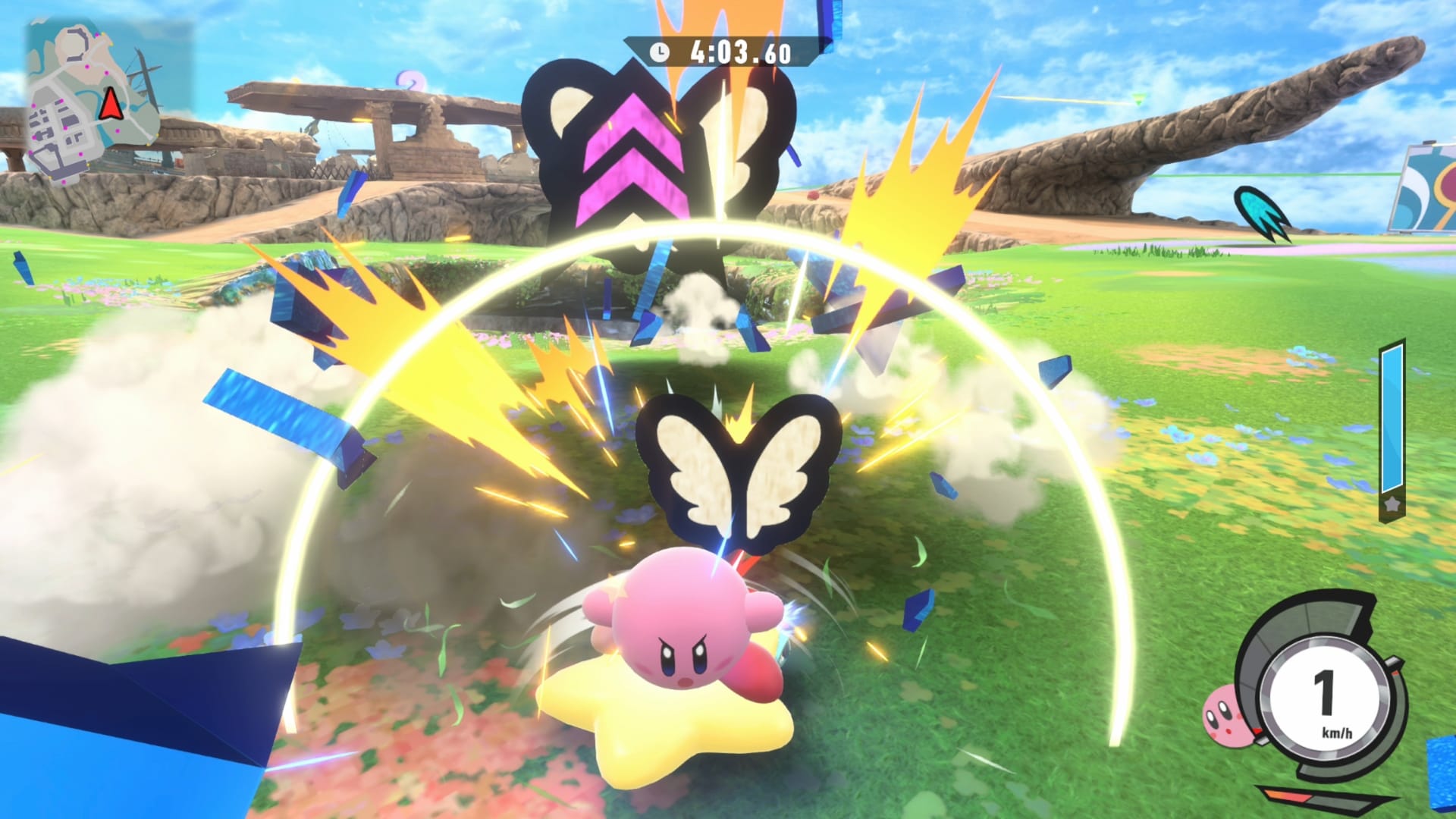Select a pink checkpoint dot on the minimap
The height and width of the screenshot is (819, 1456).
[88, 67]
